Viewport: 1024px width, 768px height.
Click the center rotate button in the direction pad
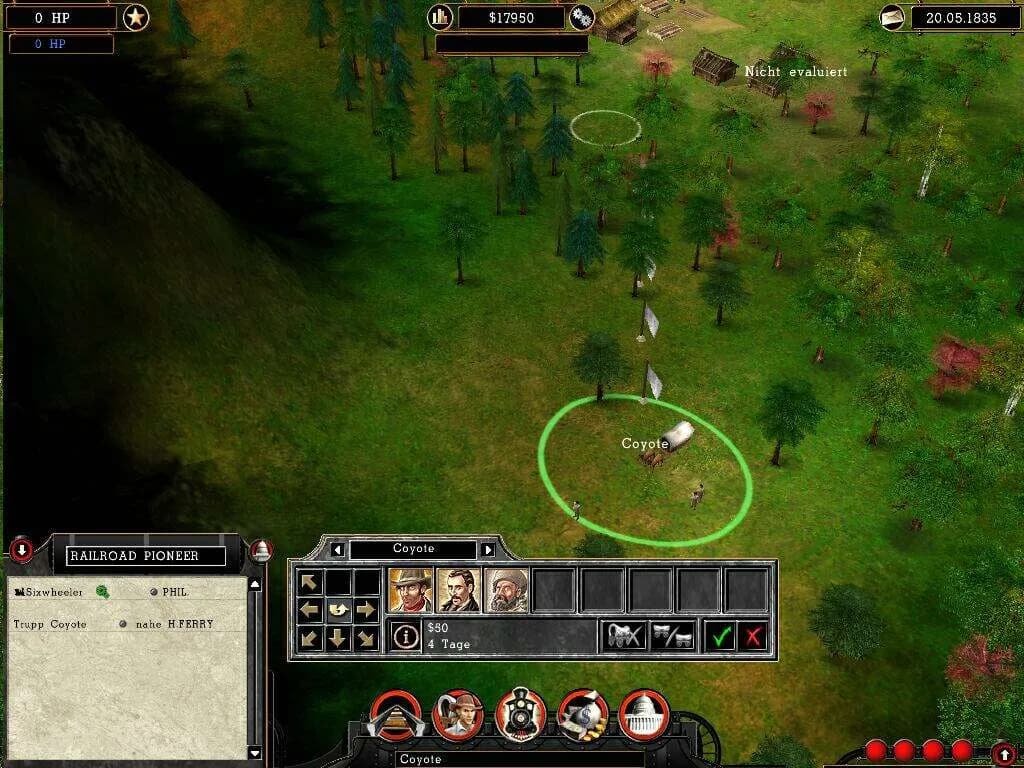click(x=339, y=609)
